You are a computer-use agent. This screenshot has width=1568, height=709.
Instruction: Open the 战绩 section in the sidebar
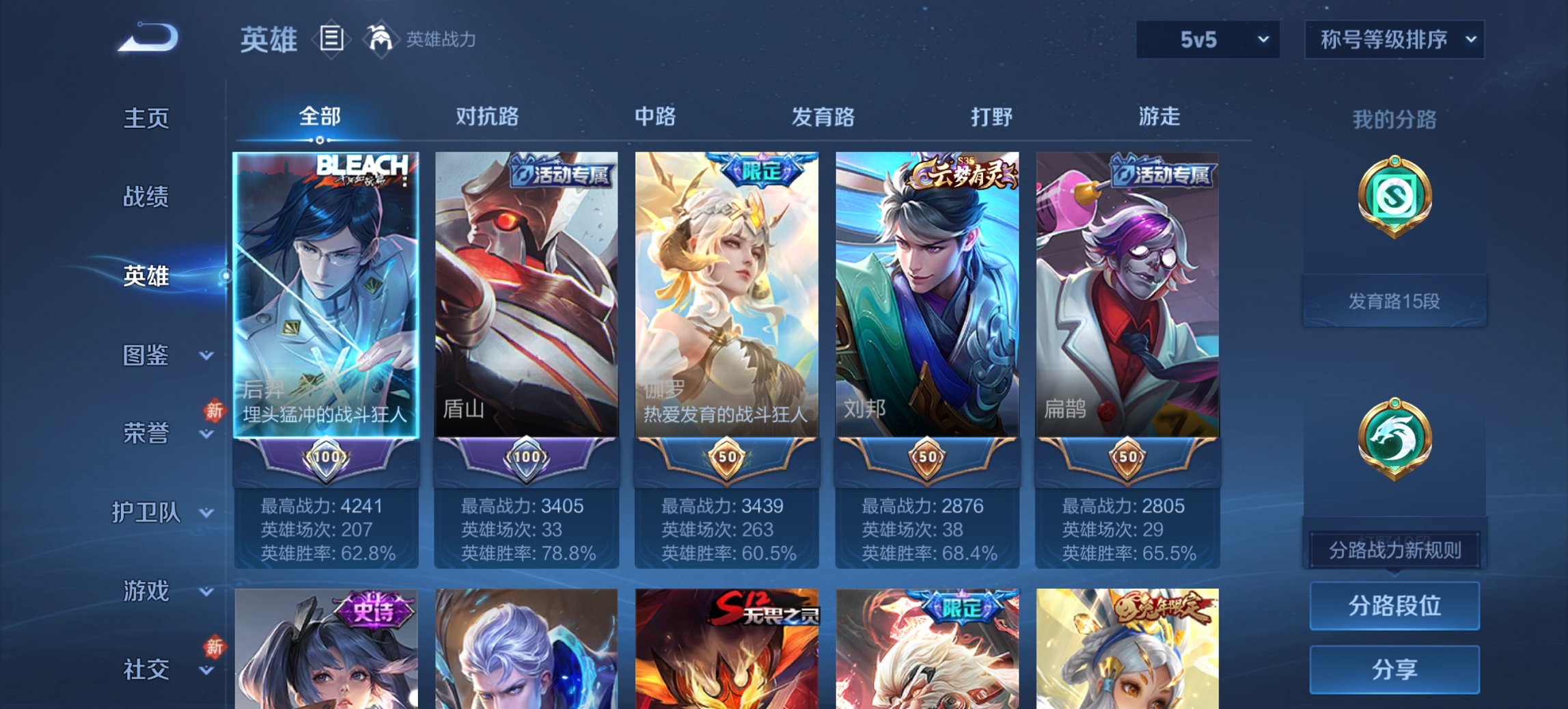146,198
